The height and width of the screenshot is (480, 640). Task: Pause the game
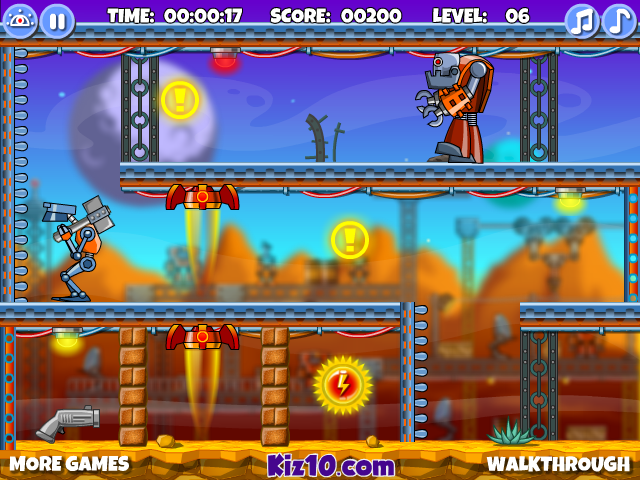[x=57, y=20]
